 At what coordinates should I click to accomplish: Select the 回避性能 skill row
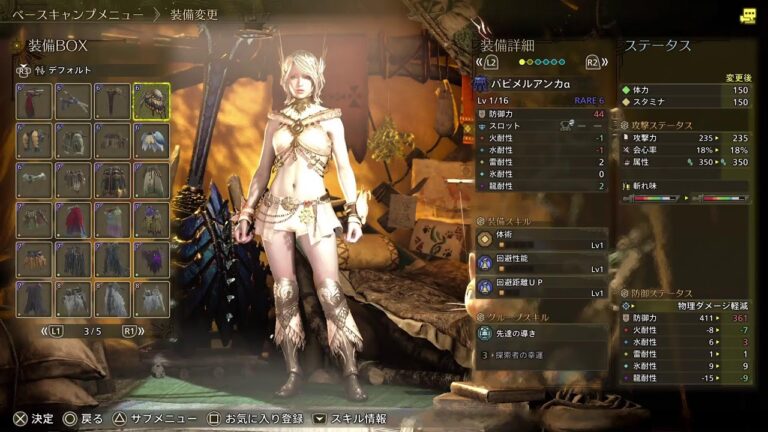pyautogui.click(x=541, y=264)
